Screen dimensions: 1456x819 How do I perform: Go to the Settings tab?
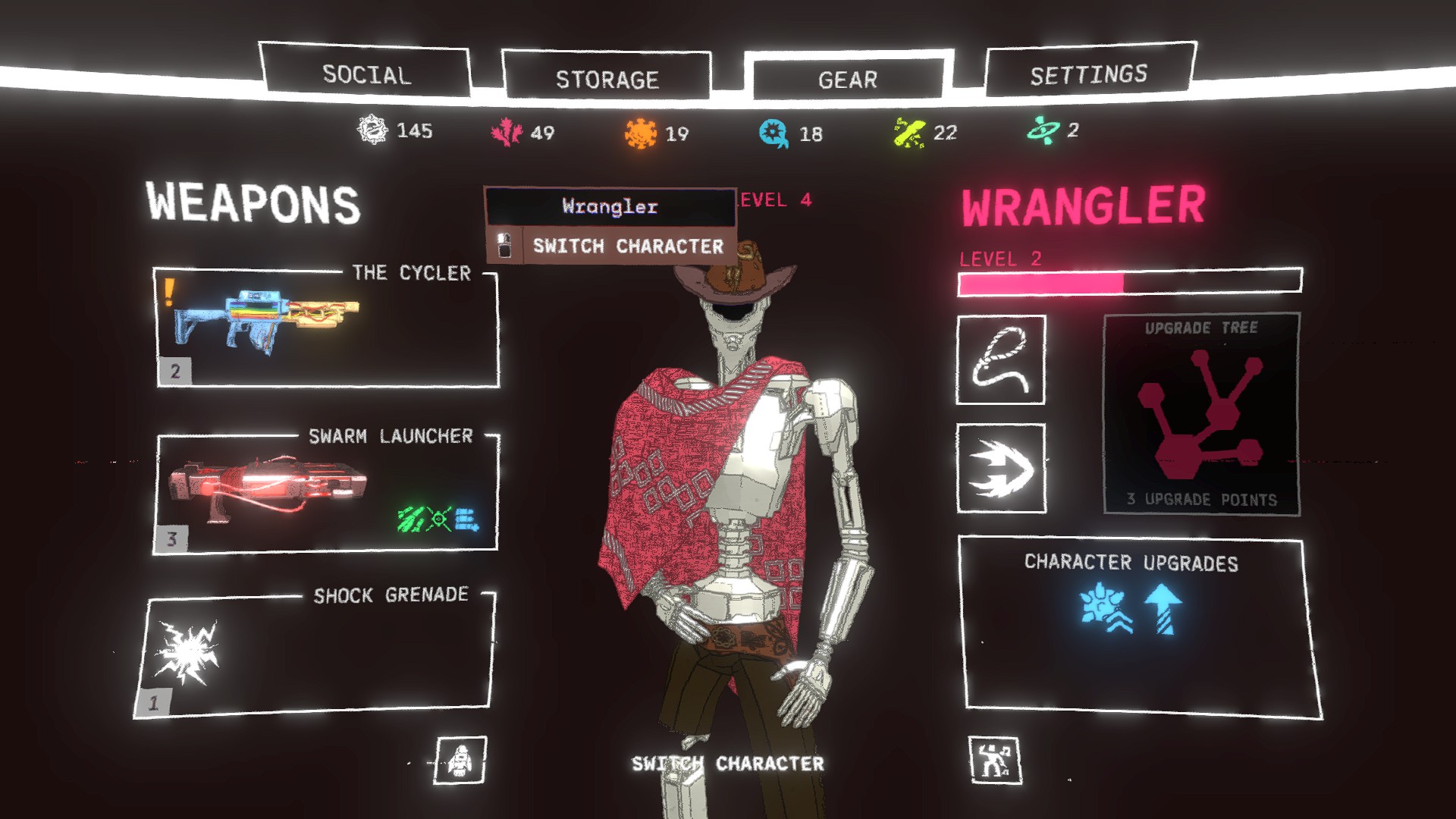(1088, 74)
